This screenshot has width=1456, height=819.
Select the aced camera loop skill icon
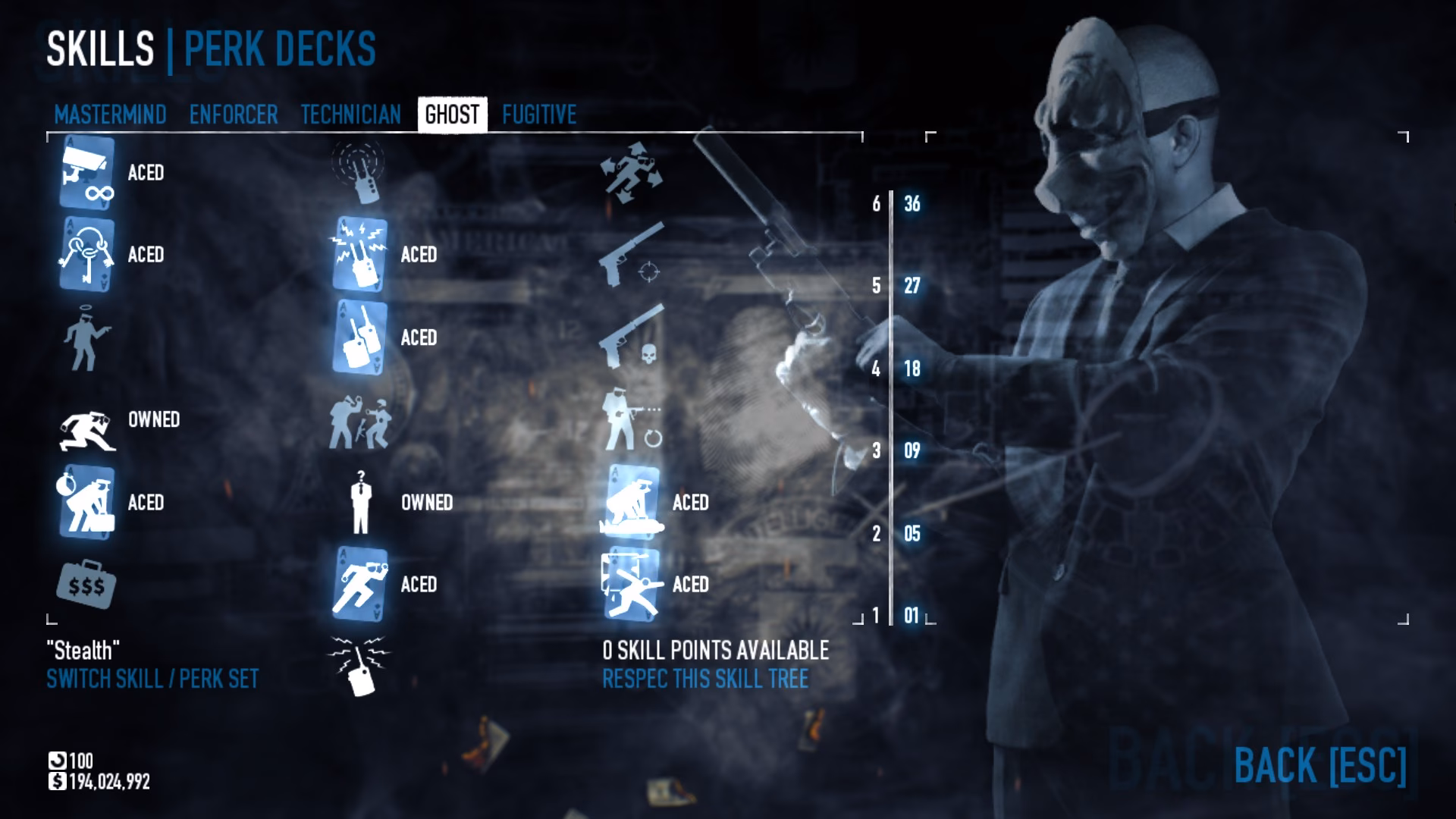(x=86, y=173)
